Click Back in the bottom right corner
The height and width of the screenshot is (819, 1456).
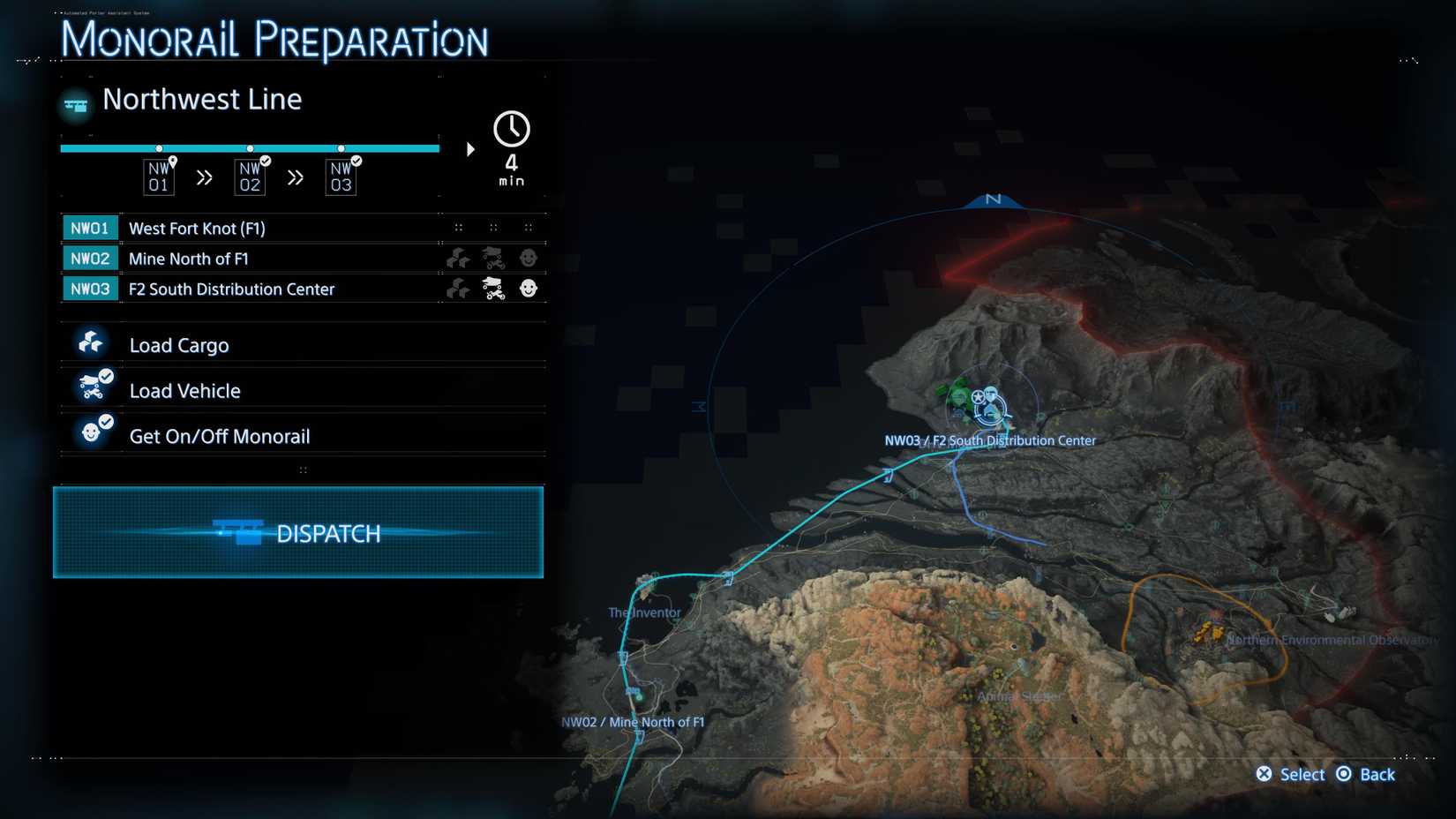click(x=1366, y=774)
